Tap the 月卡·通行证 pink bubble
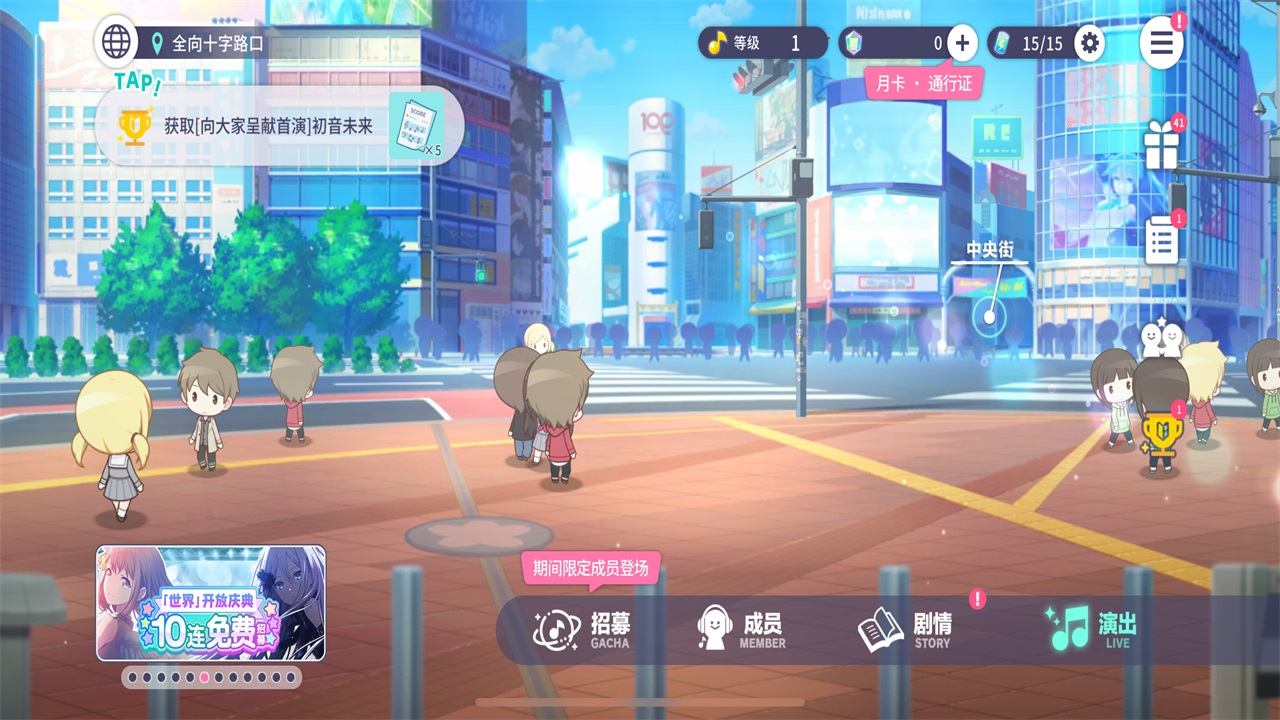 pyautogui.click(x=925, y=84)
